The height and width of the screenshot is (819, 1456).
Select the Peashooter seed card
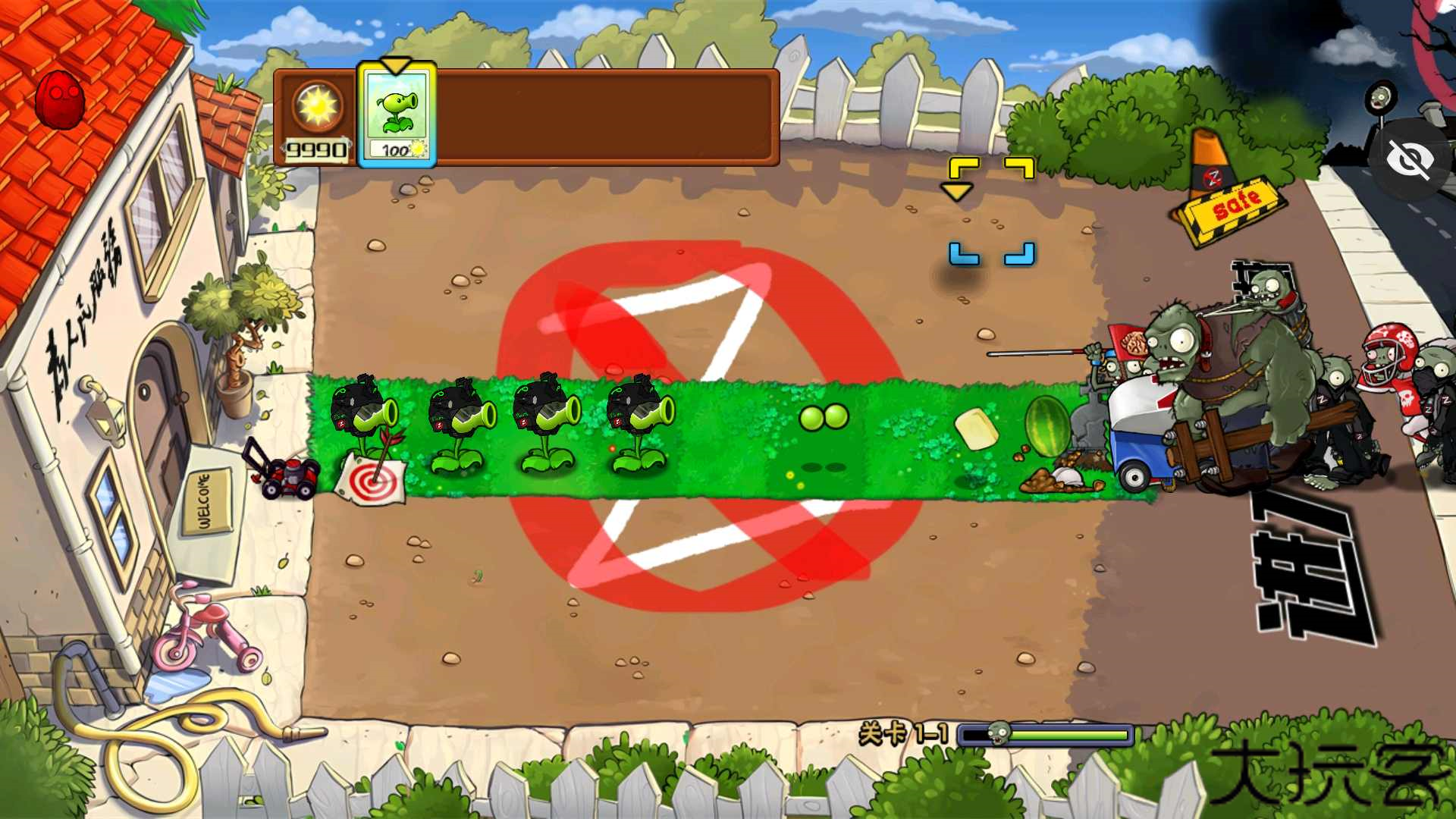point(396,115)
